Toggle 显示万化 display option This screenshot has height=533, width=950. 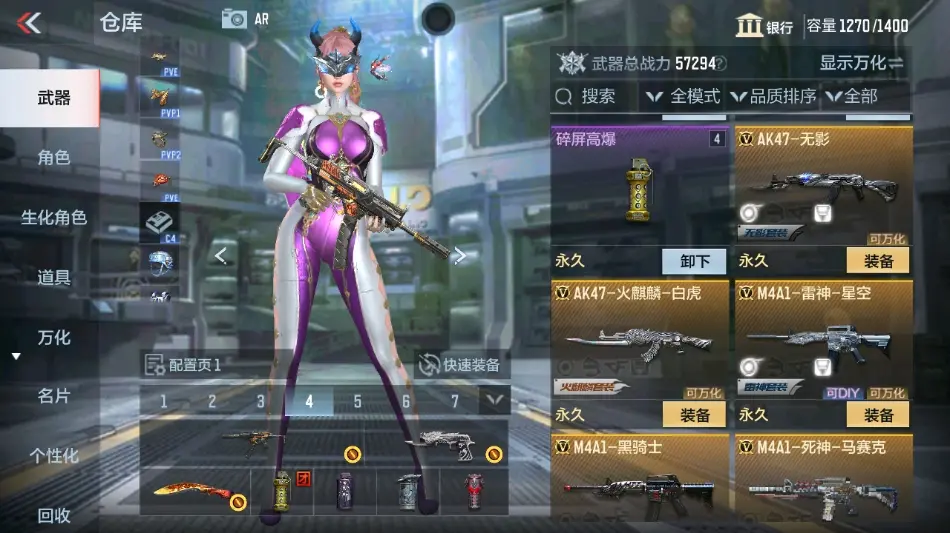coord(861,63)
